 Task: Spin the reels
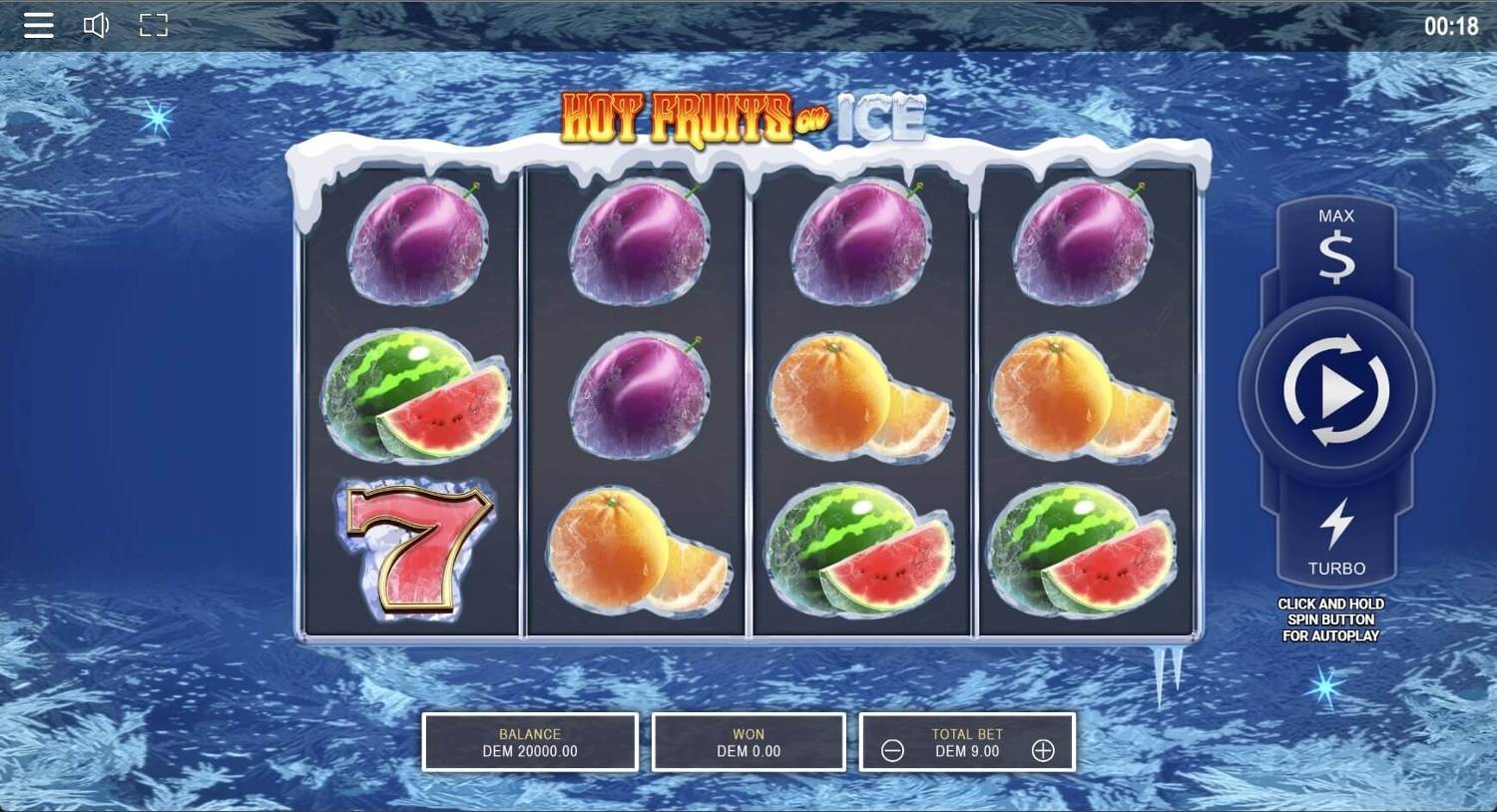(1336, 390)
